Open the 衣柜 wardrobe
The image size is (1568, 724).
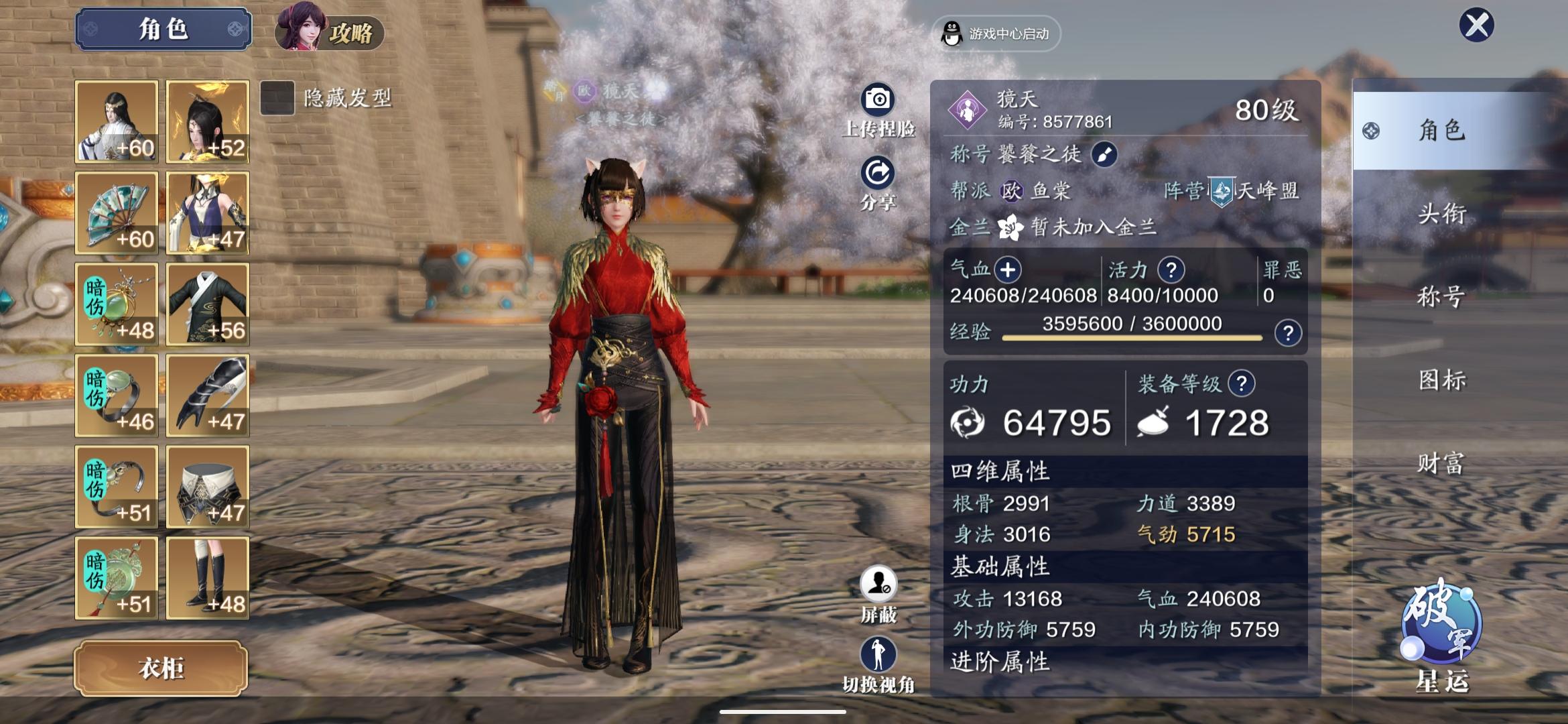(161, 668)
